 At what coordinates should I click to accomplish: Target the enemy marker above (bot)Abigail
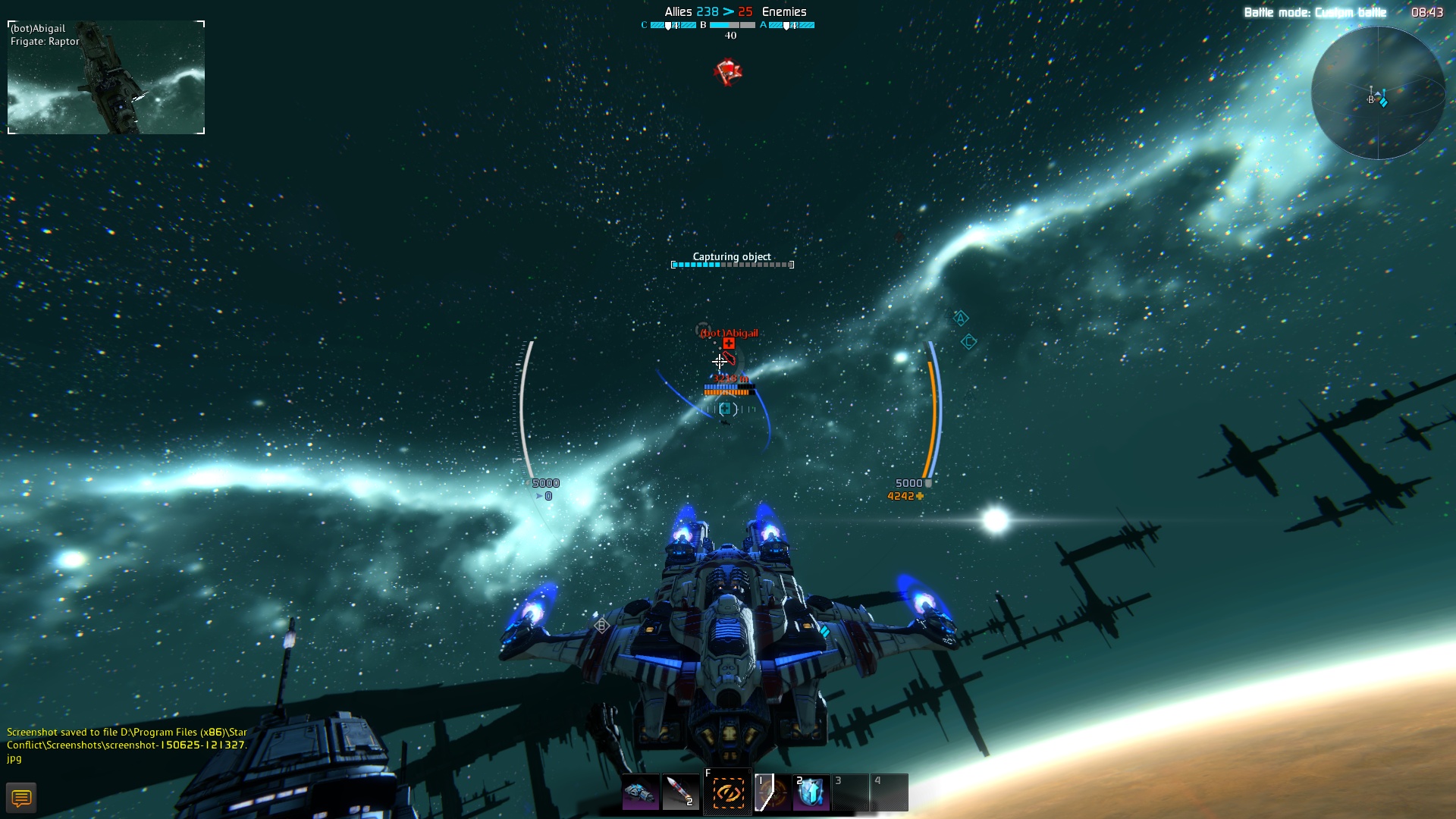point(728,345)
